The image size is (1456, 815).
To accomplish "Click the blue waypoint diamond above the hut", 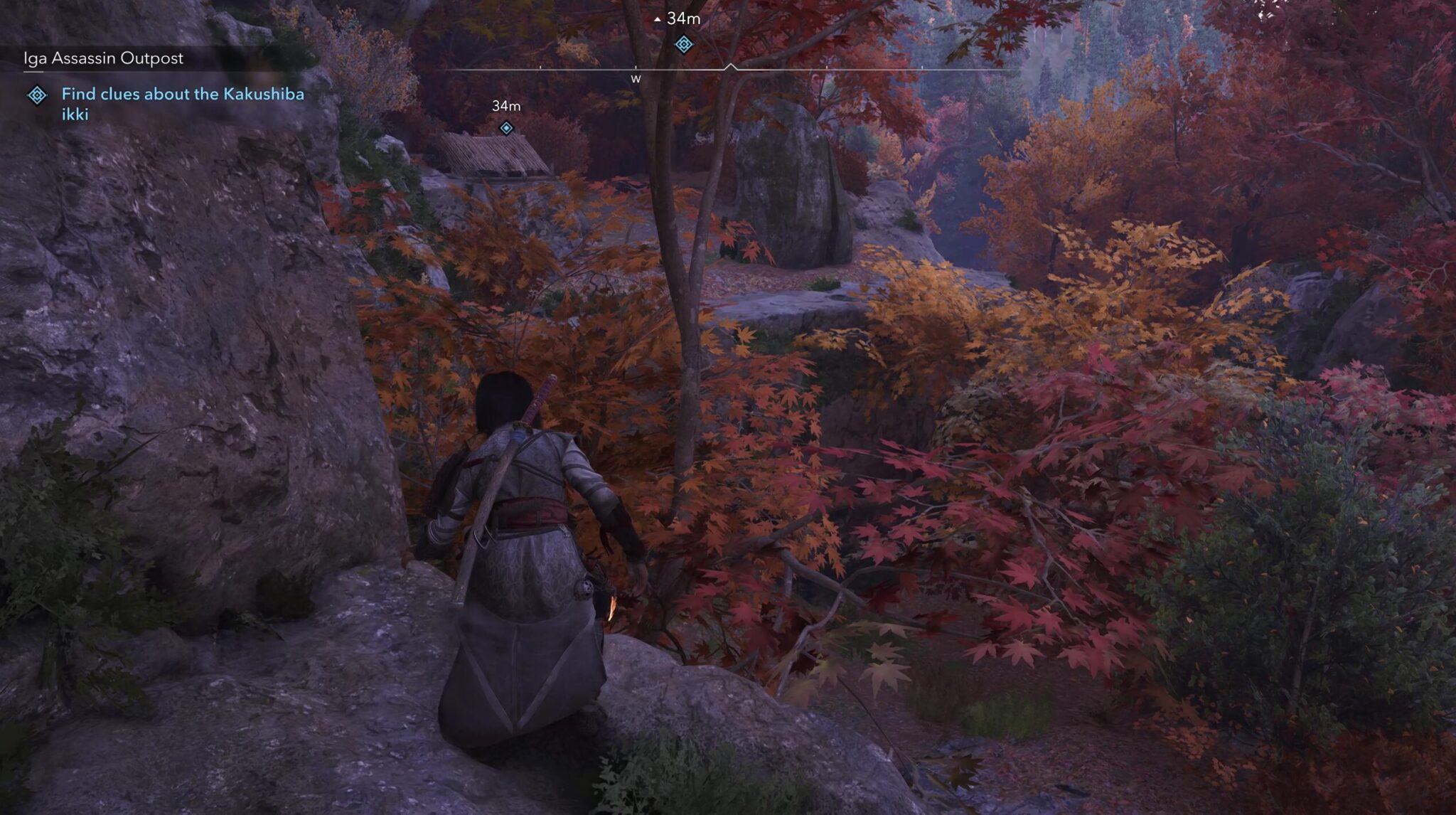I will point(506,129).
